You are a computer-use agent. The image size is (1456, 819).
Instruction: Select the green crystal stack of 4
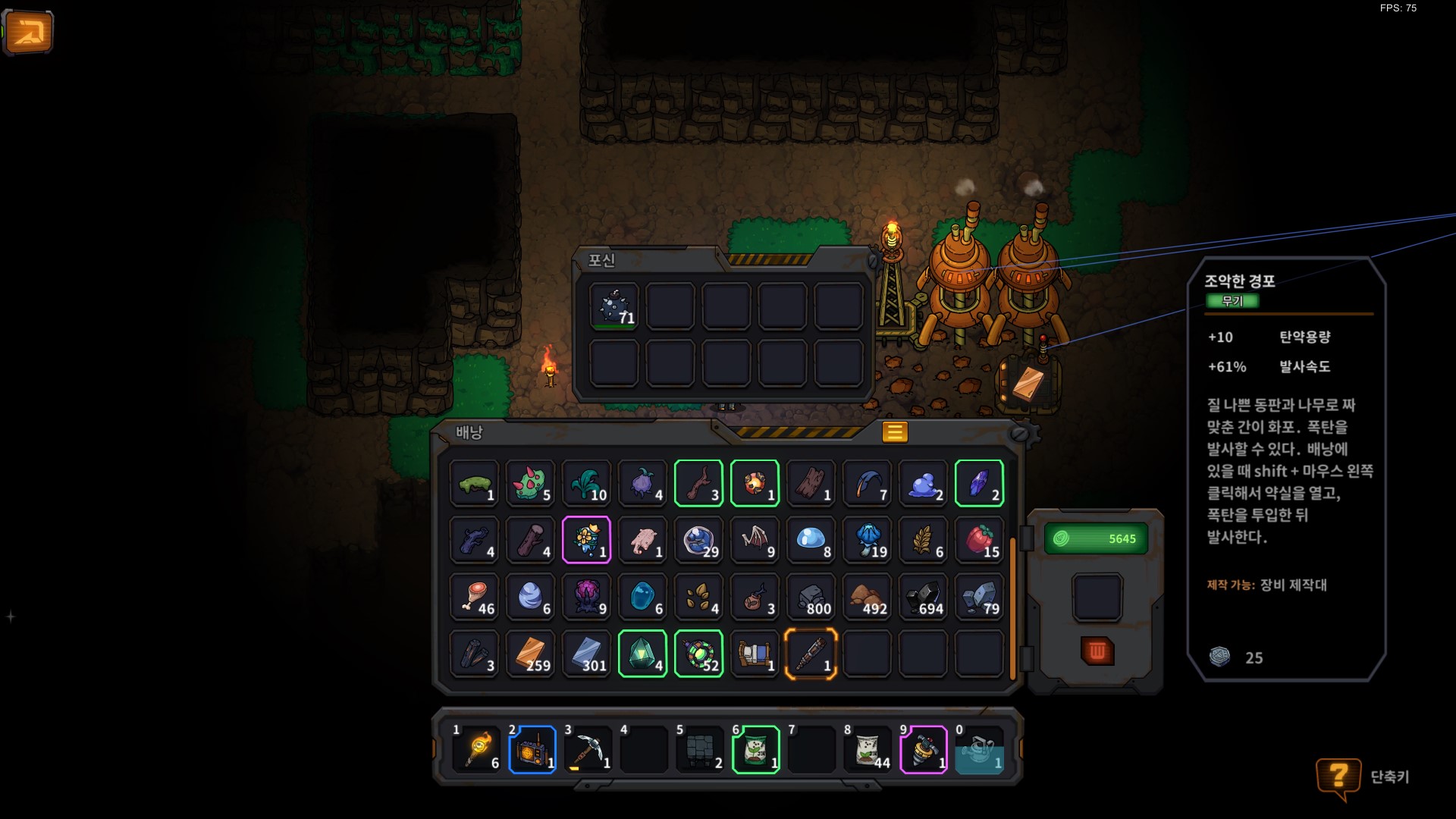click(642, 654)
